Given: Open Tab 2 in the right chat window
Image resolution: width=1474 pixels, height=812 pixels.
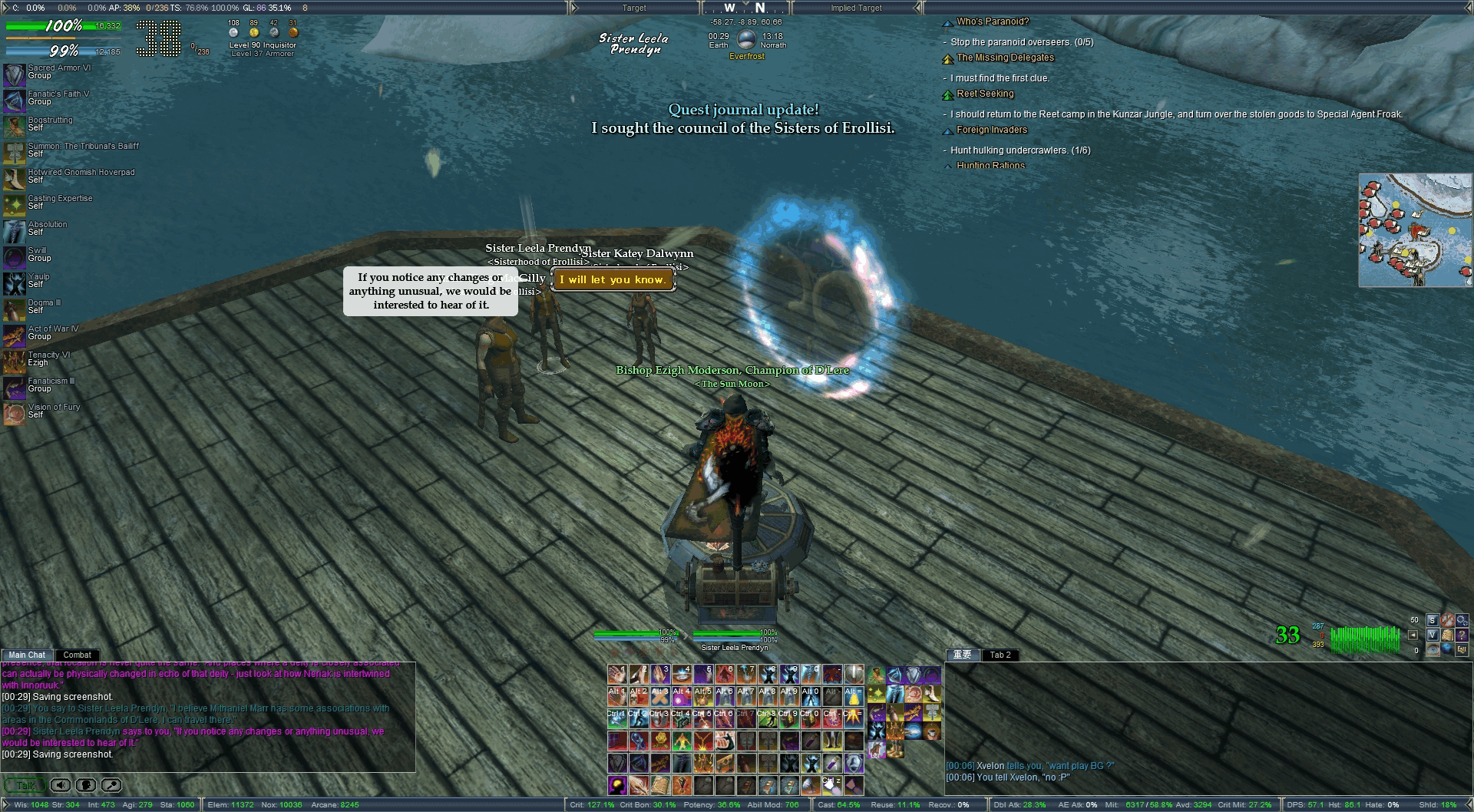Looking at the screenshot, I should (1000, 655).
